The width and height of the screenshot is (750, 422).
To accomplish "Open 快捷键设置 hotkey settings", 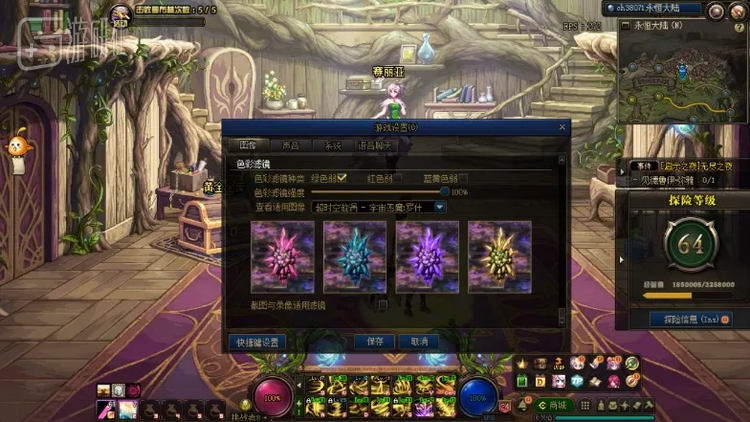I will 257,342.
